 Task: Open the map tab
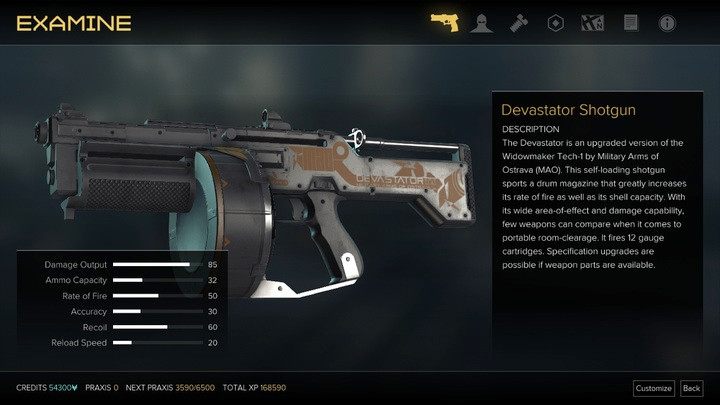pyautogui.click(x=592, y=21)
